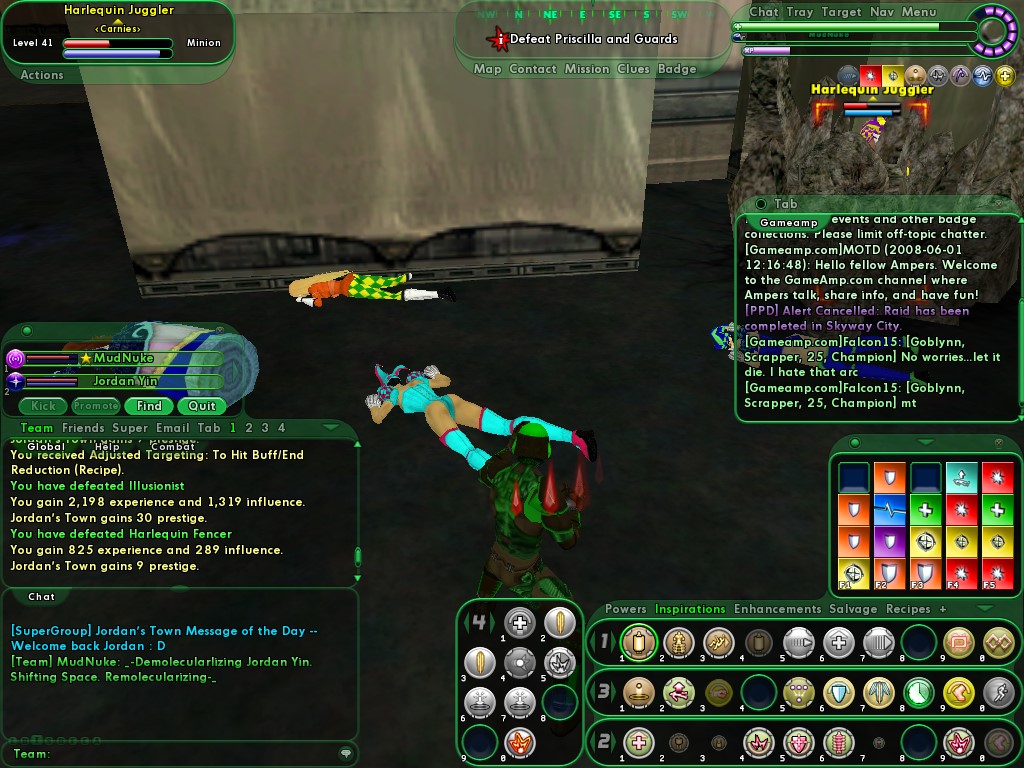This screenshot has height=768, width=1024.
Task: Open the Super group tab
Action: 130,428
